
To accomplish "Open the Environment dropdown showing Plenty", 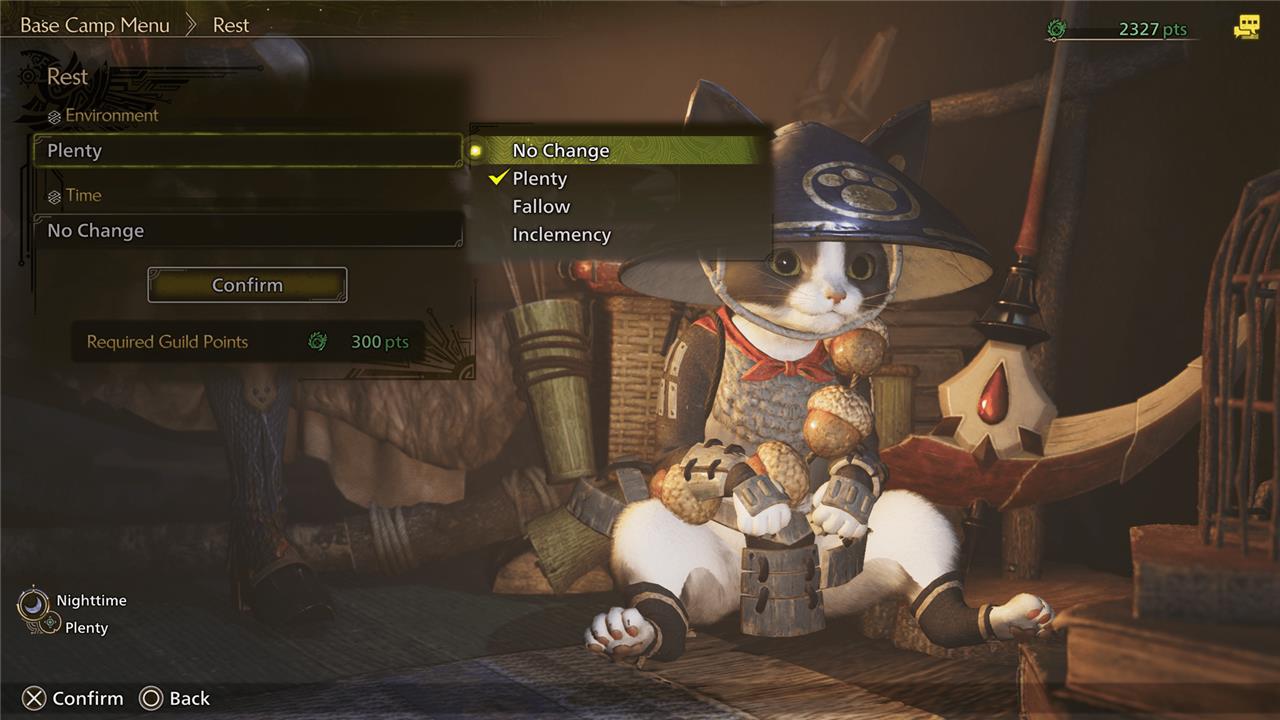I will (247, 150).
